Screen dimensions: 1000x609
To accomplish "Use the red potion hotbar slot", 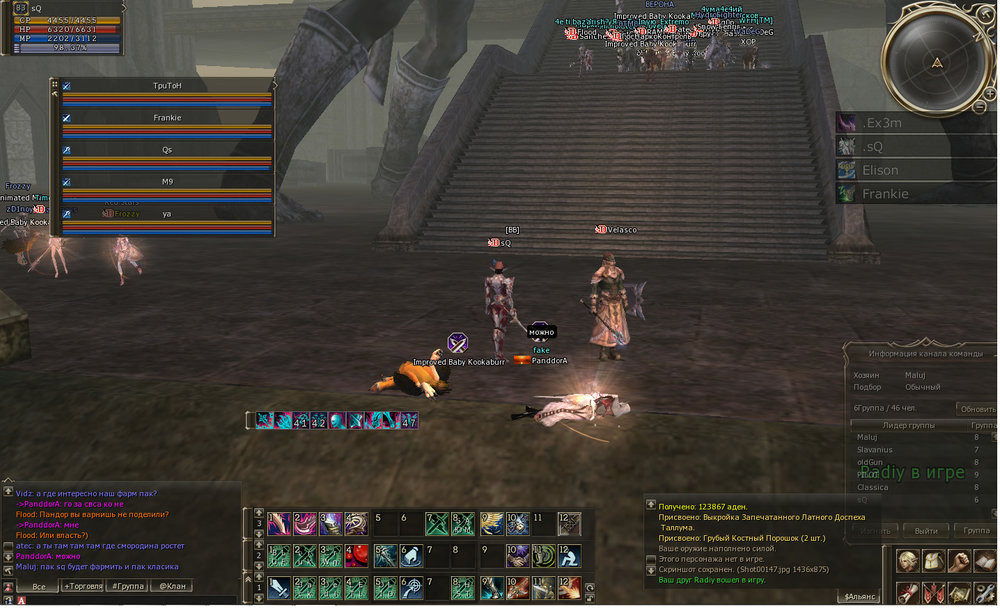I will click(357, 557).
